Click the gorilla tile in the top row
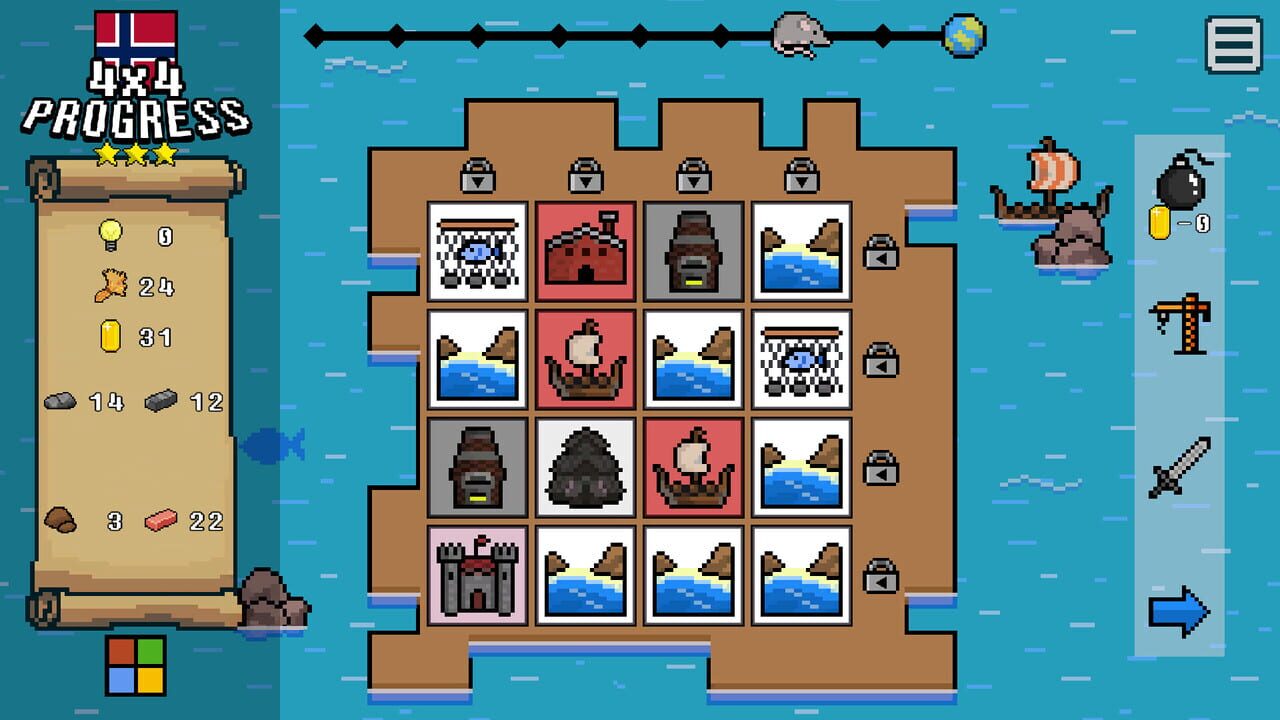 pos(692,250)
